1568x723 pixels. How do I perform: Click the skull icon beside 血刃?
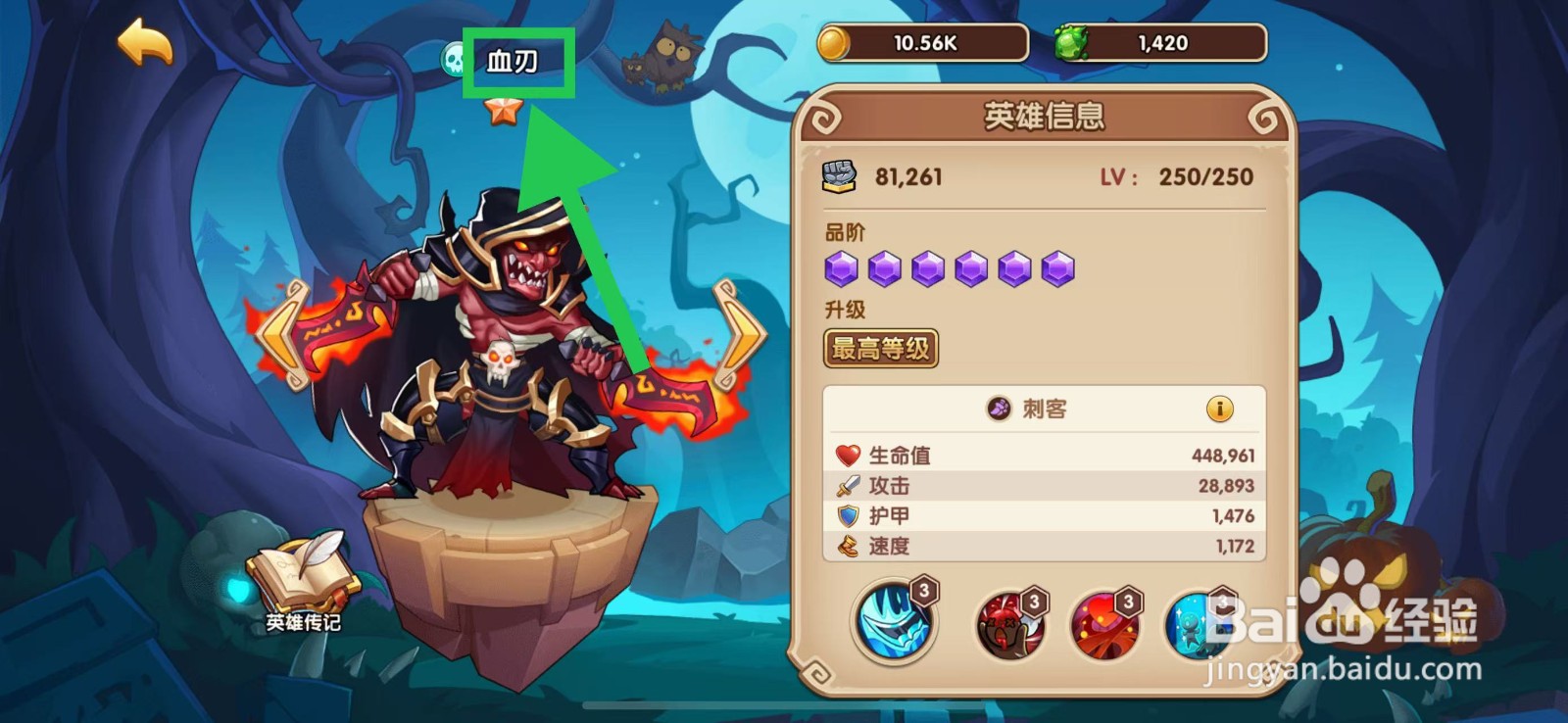[x=454, y=57]
